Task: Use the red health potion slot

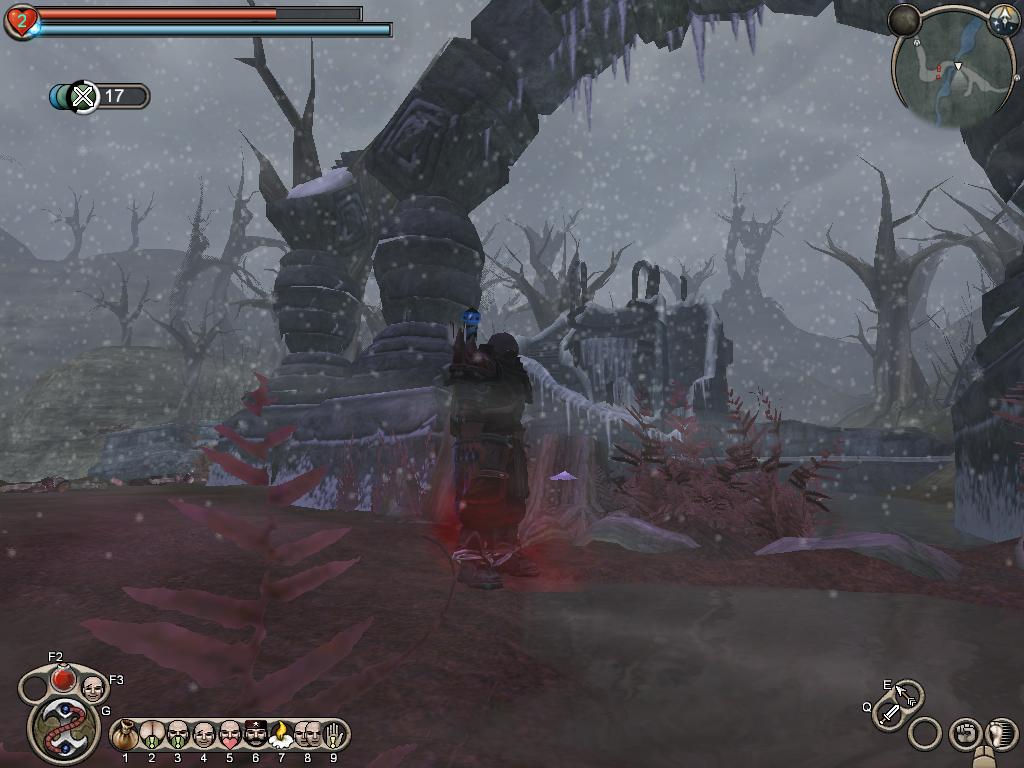Action: coord(63,678)
